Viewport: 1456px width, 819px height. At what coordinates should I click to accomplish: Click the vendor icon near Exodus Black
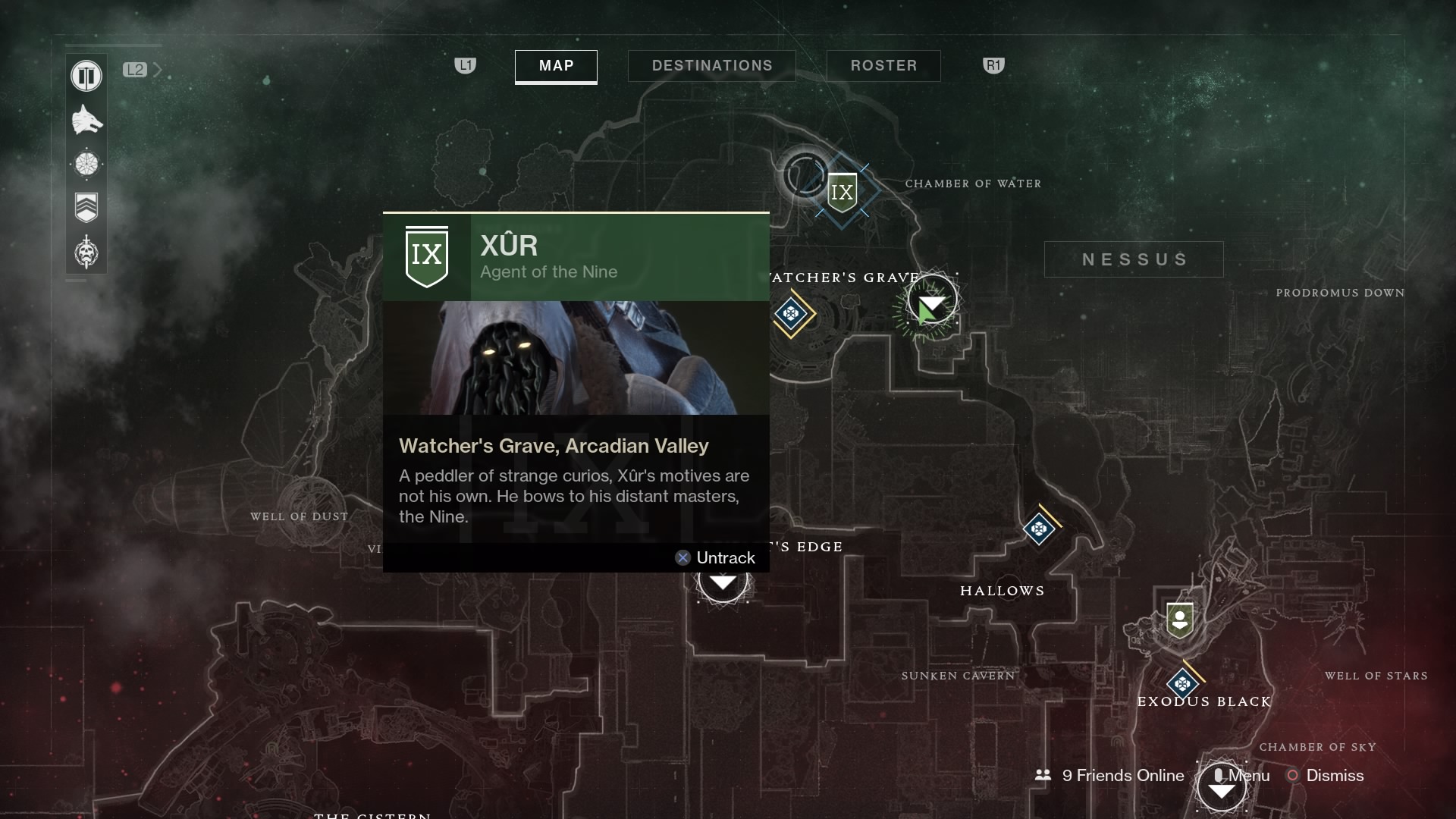(x=1180, y=620)
